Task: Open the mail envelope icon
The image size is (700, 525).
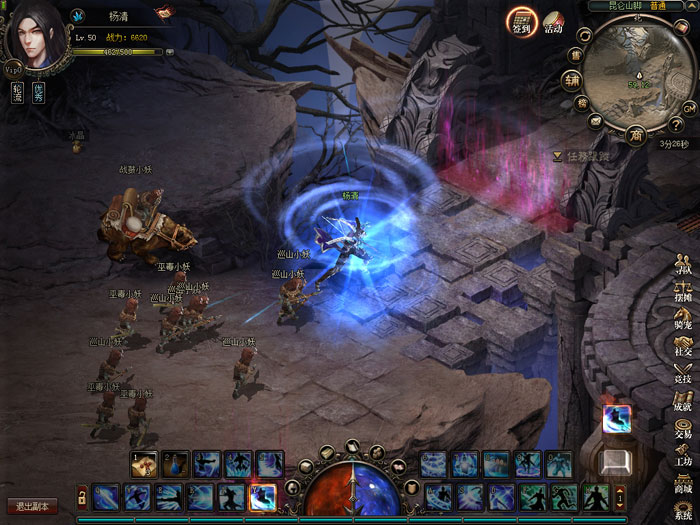Action: 596,121
